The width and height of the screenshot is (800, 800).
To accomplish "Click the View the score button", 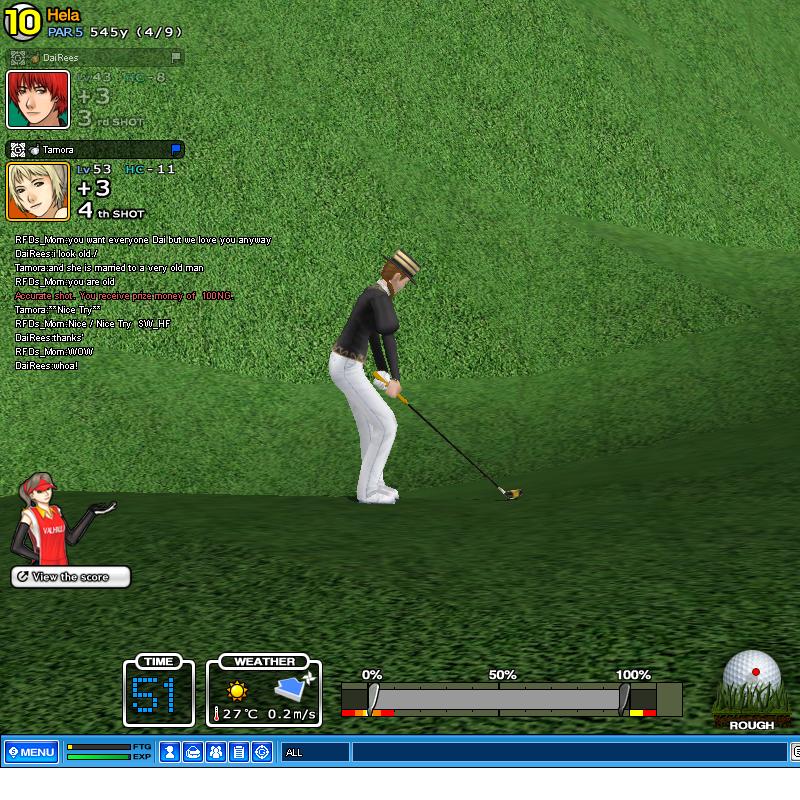I will [x=71, y=577].
